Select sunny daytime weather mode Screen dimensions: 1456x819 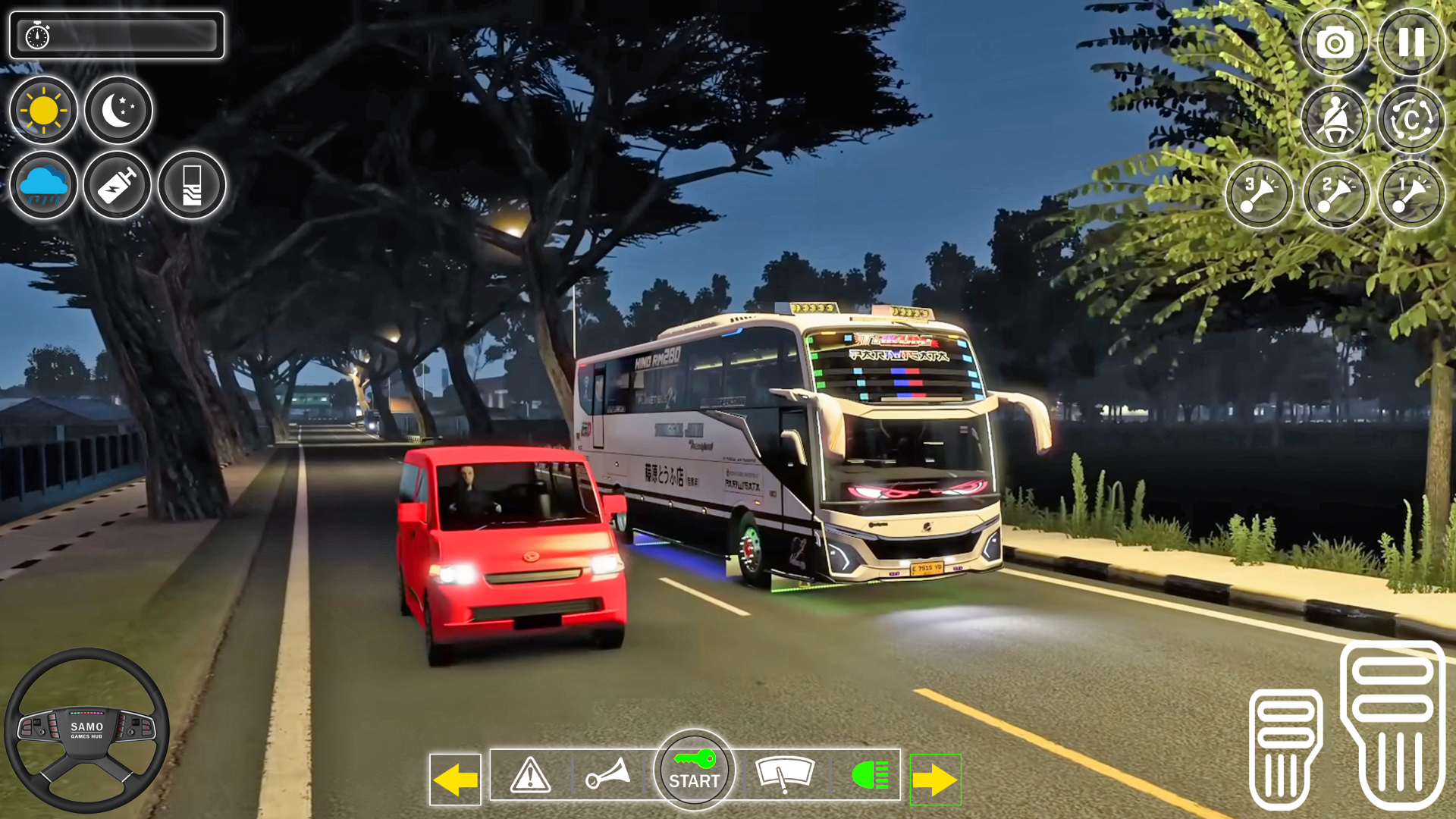point(43,110)
